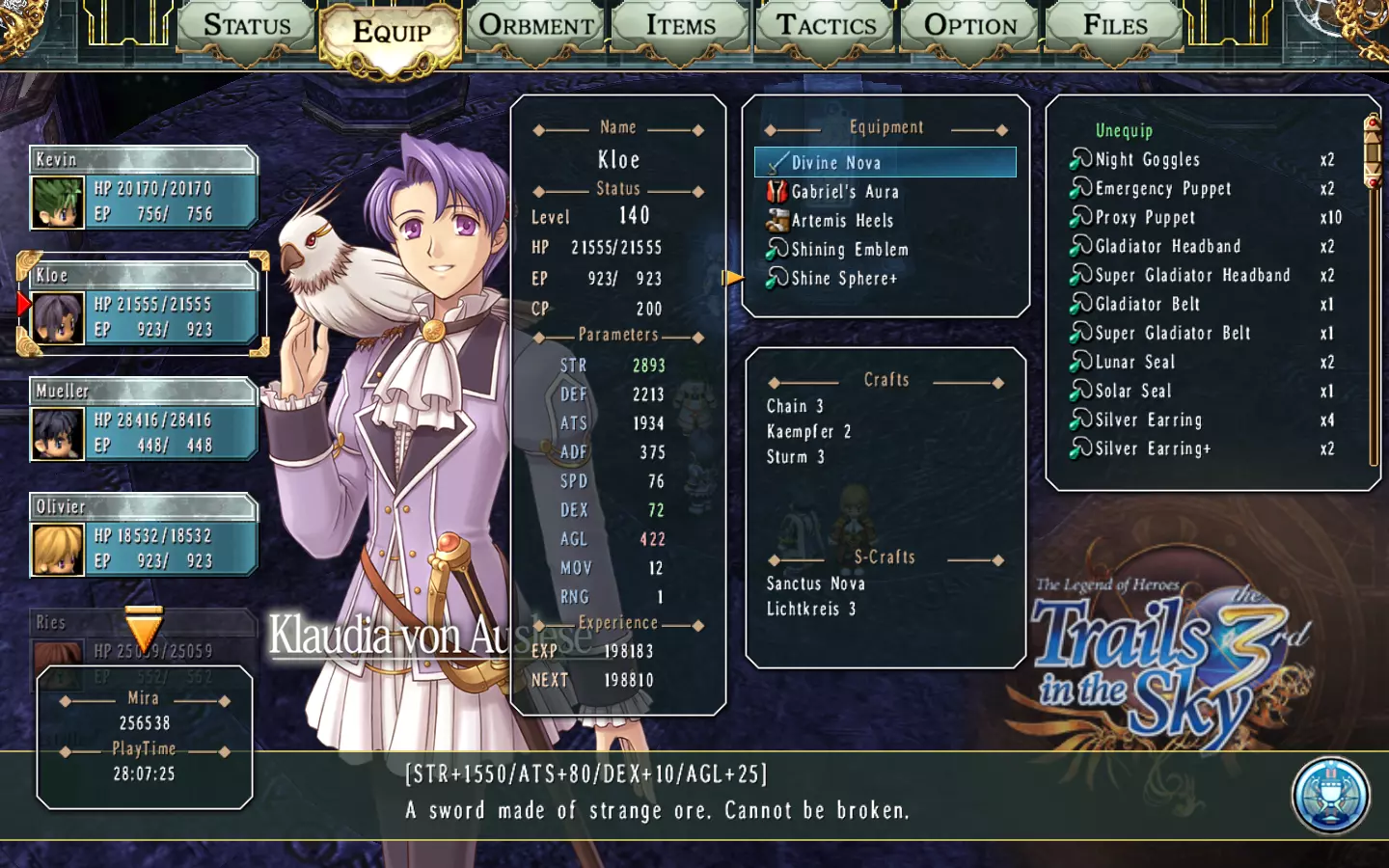The image size is (1389, 868).
Task: Select the Artemis Heels equipment slot
Action: [x=841, y=221]
